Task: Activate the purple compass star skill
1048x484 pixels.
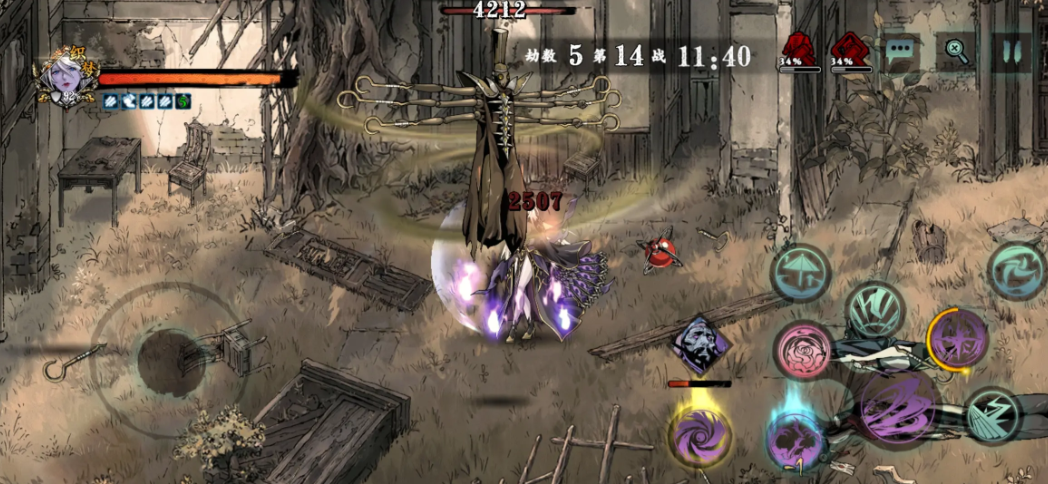Action: (x=958, y=338)
